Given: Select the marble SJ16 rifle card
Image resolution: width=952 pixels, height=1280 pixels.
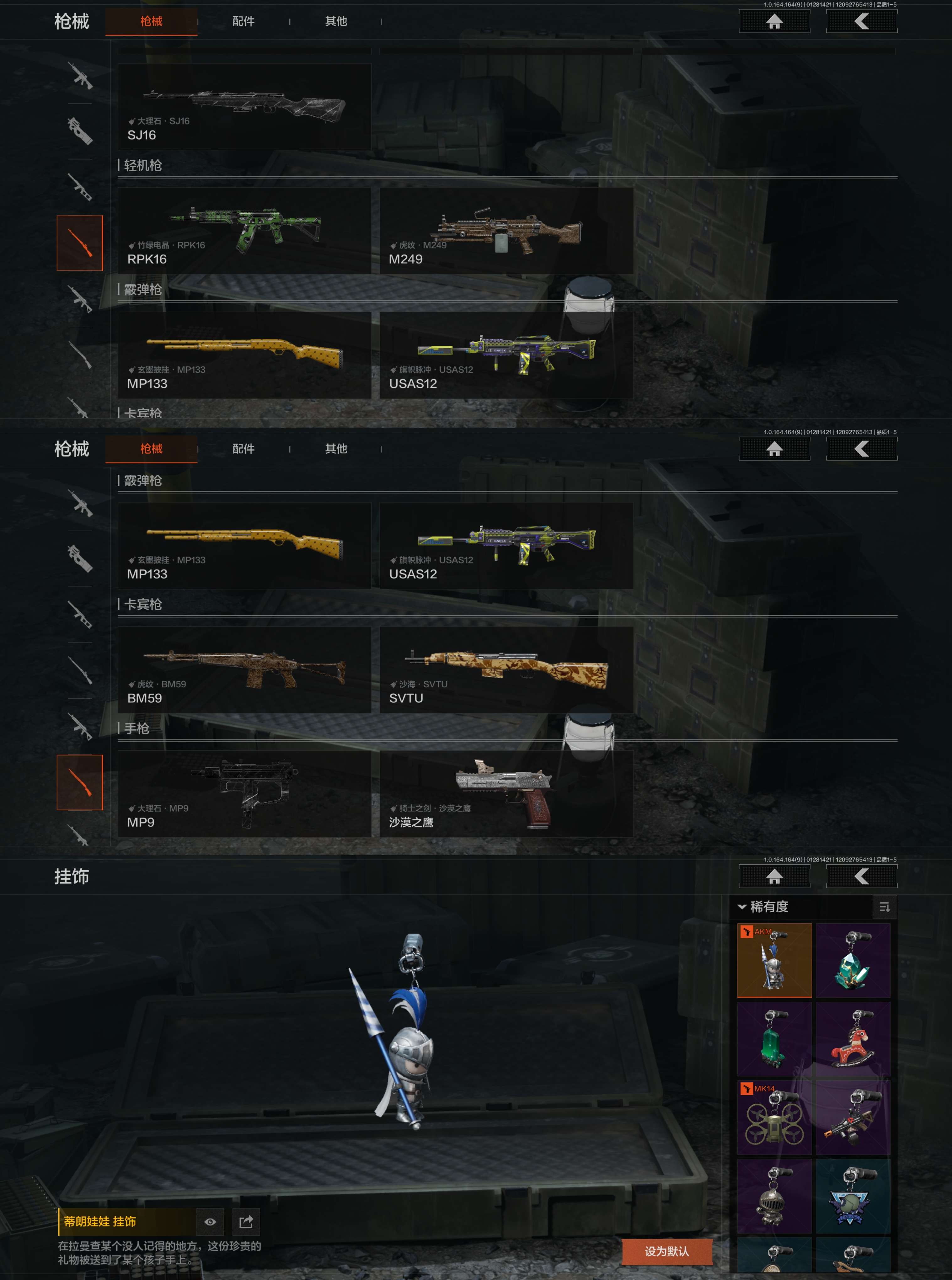Looking at the screenshot, I should pos(244,107).
